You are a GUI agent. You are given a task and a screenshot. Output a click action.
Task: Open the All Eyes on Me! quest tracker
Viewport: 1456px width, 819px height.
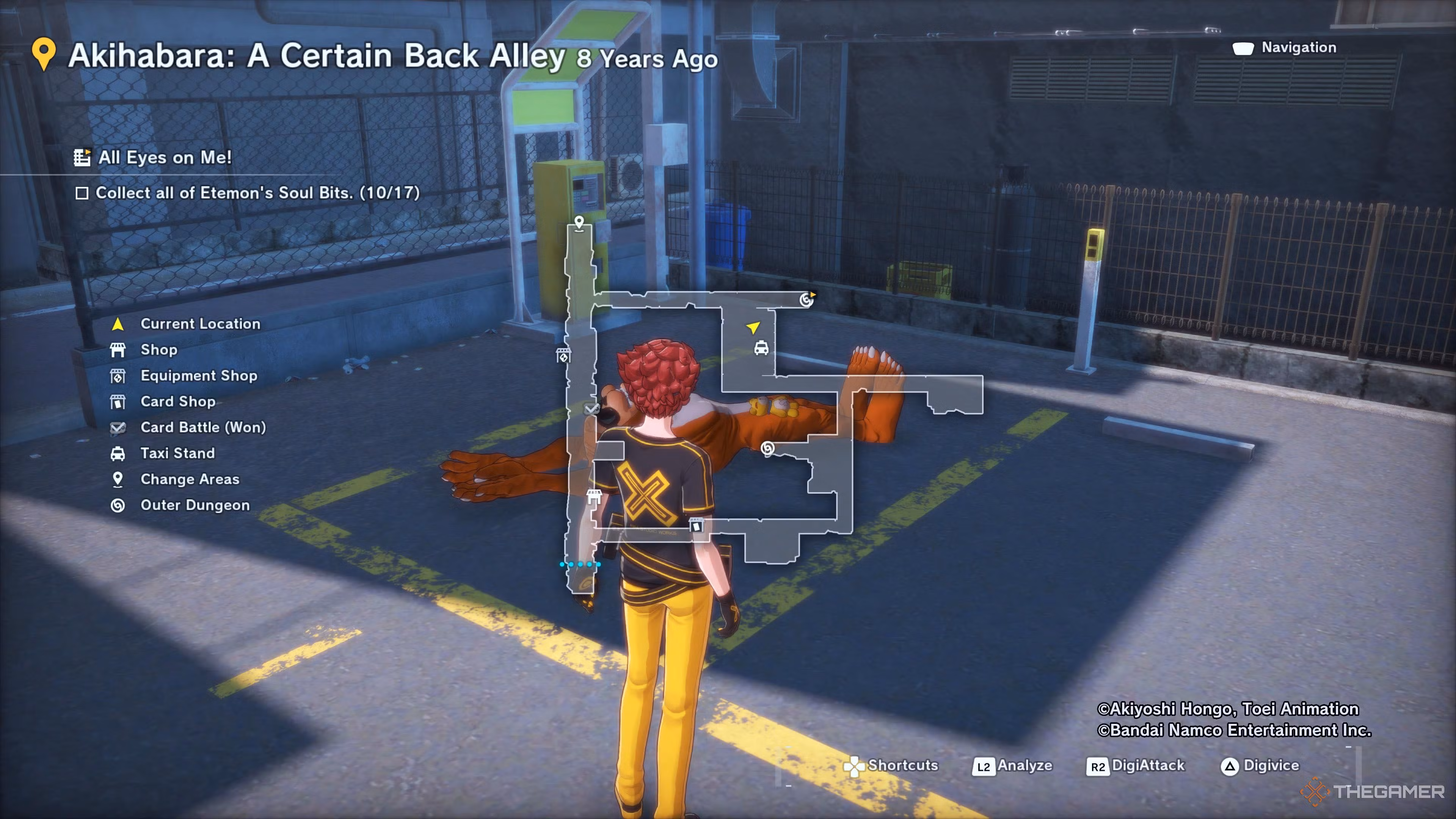[x=164, y=157]
